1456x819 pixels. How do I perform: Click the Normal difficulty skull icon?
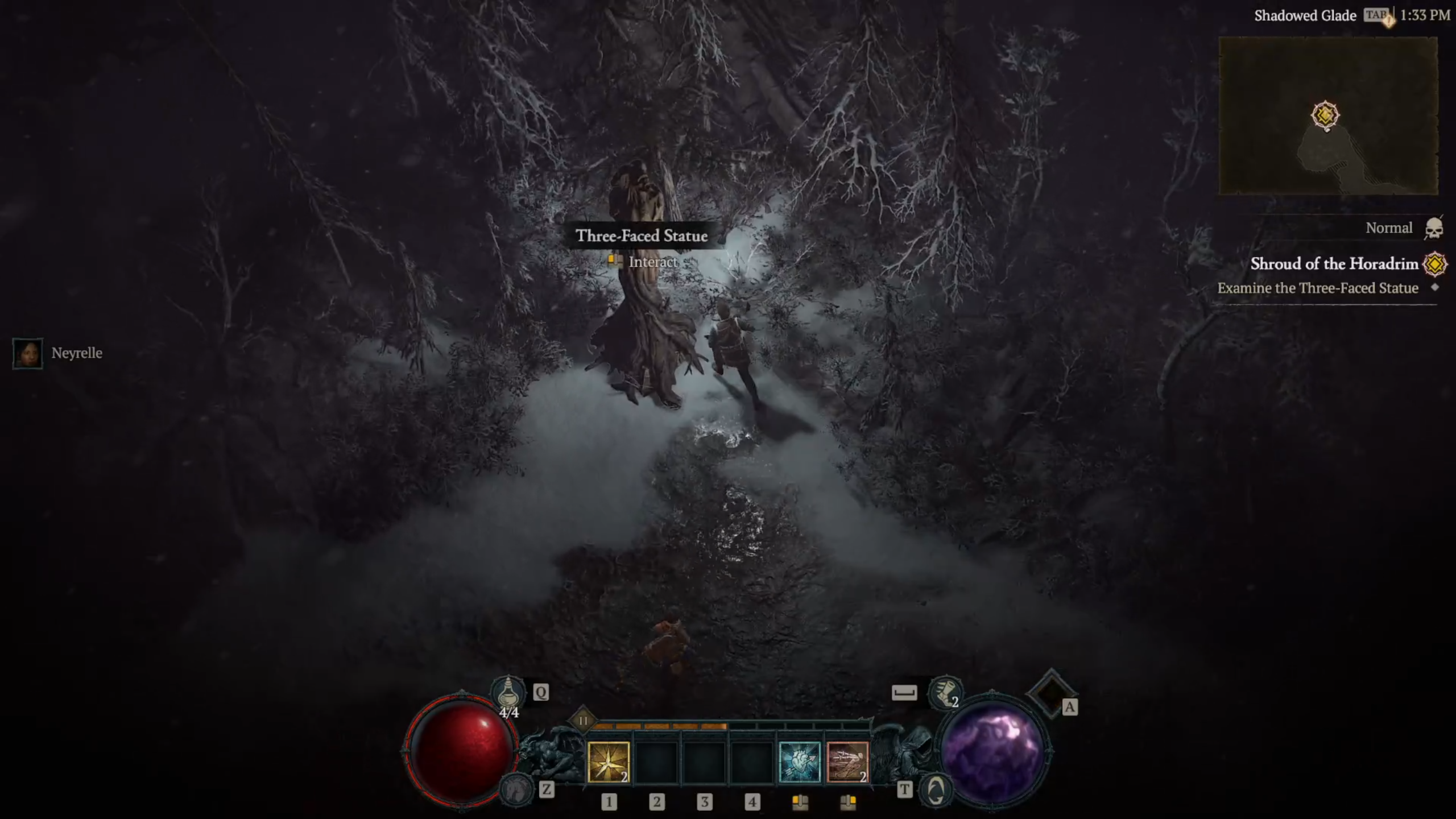(1434, 228)
